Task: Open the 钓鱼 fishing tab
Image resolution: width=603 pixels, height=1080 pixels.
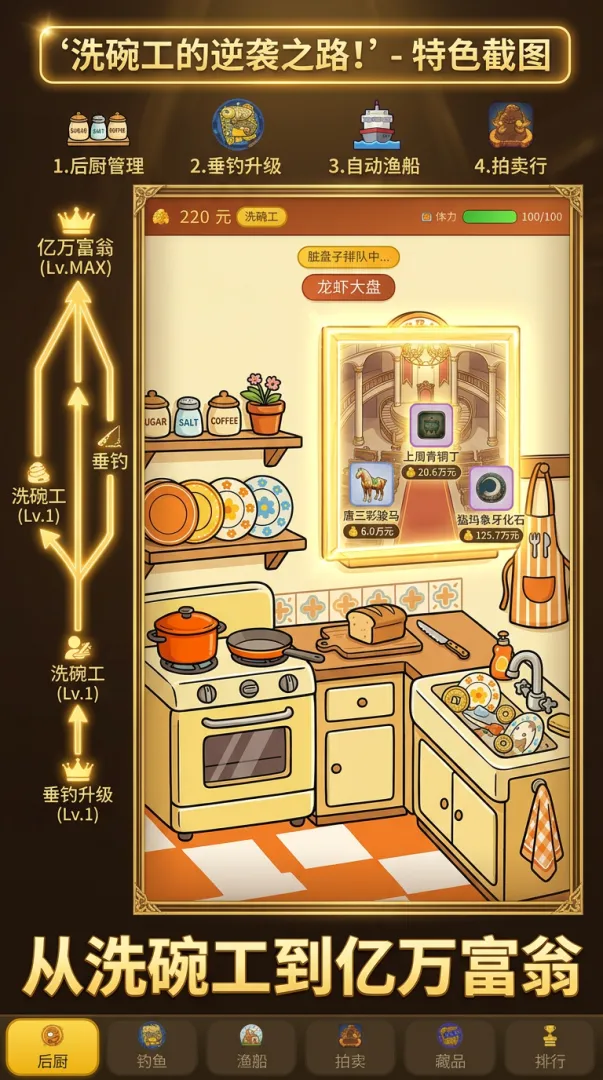Action: point(151,1046)
